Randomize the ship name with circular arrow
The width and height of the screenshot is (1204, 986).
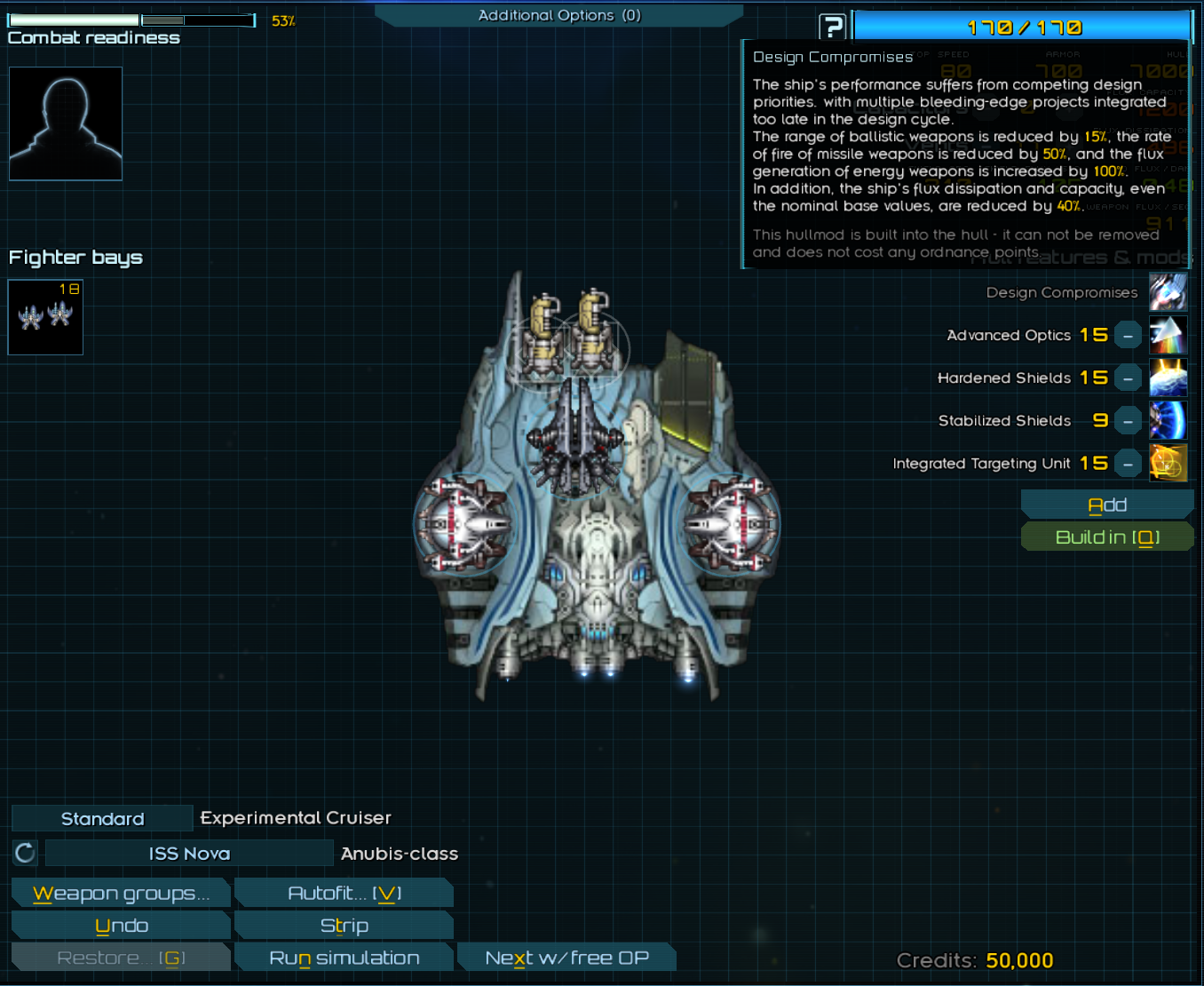point(25,854)
